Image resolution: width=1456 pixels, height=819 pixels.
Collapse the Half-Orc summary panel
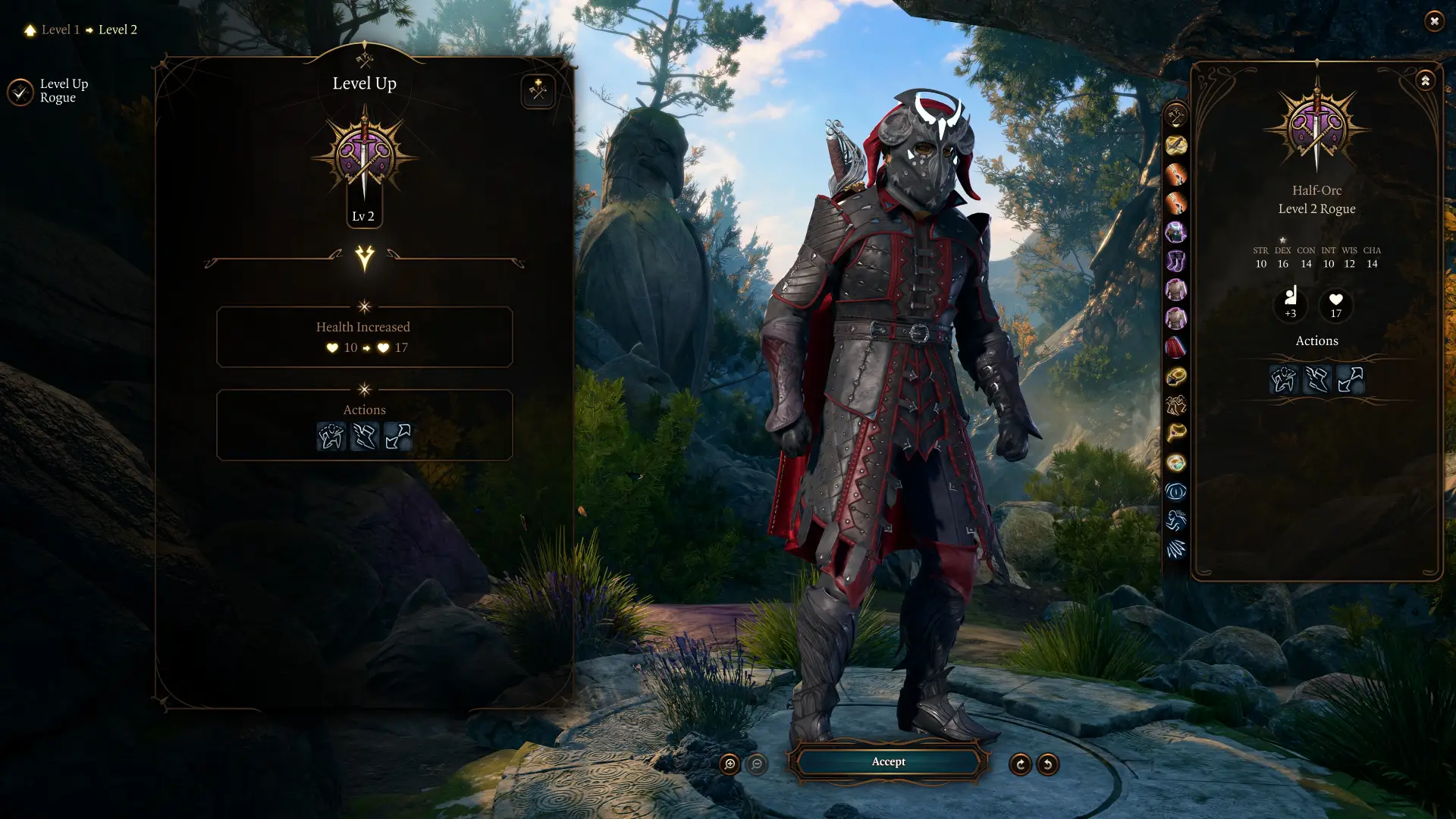click(1425, 80)
